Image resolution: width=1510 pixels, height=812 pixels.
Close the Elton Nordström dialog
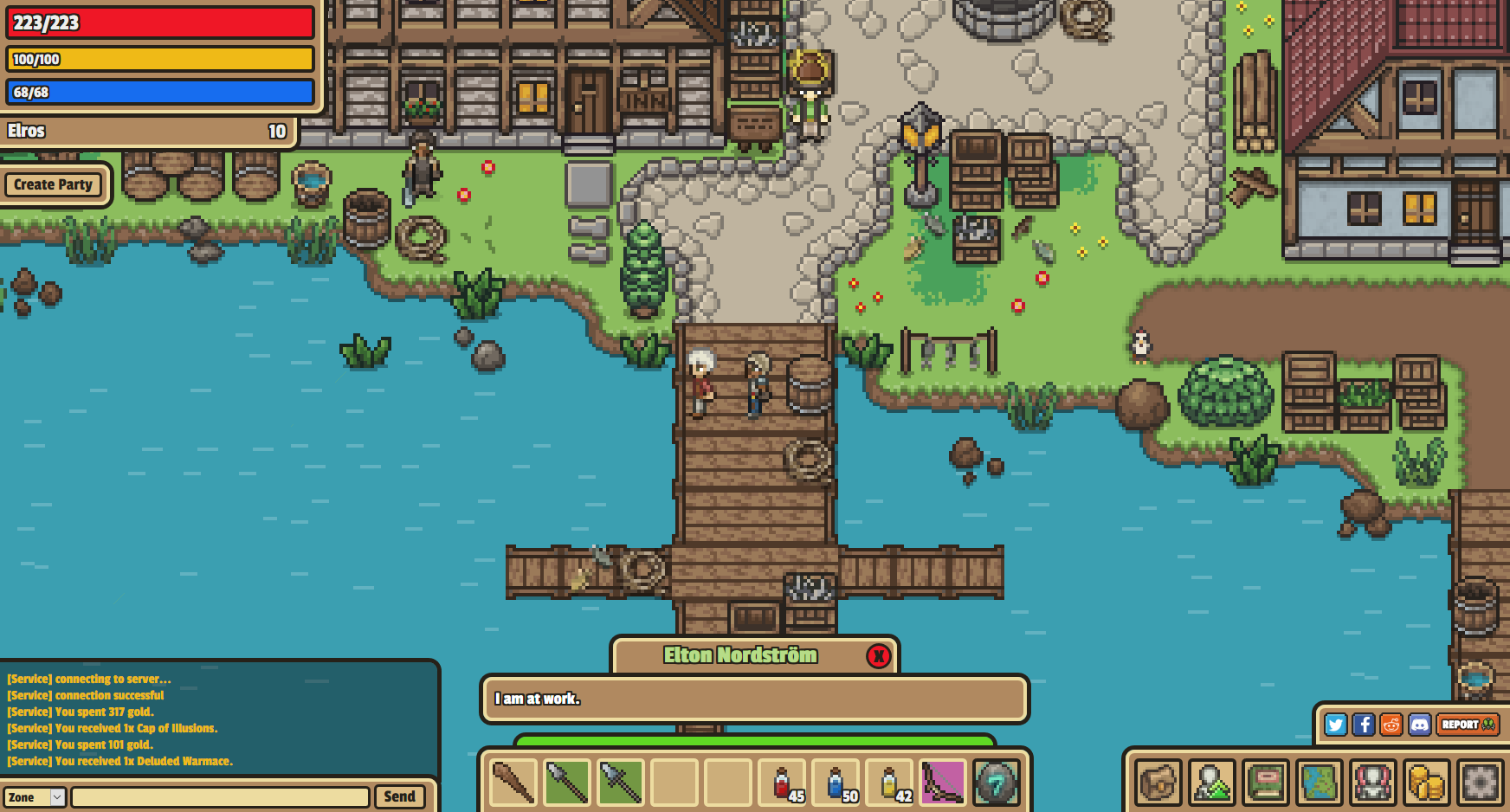click(879, 656)
